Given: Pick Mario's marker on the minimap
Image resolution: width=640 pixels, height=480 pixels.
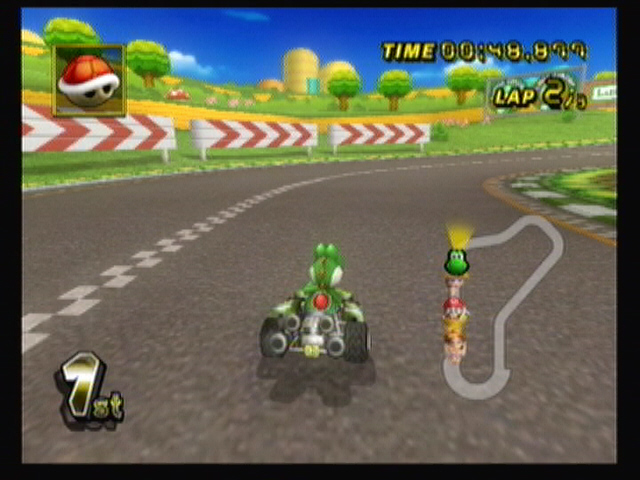Looking at the screenshot, I should coord(455,306).
